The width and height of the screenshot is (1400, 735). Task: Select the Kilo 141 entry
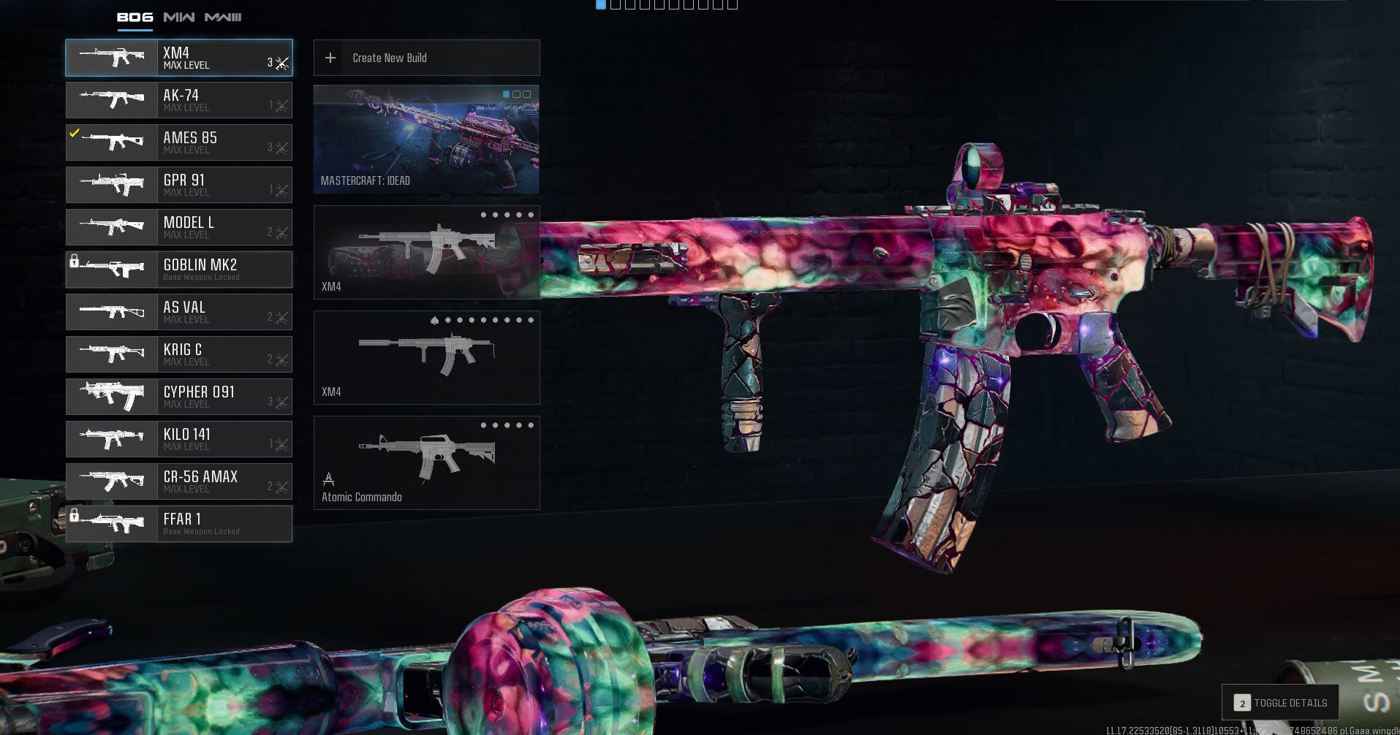tap(179, 439)
